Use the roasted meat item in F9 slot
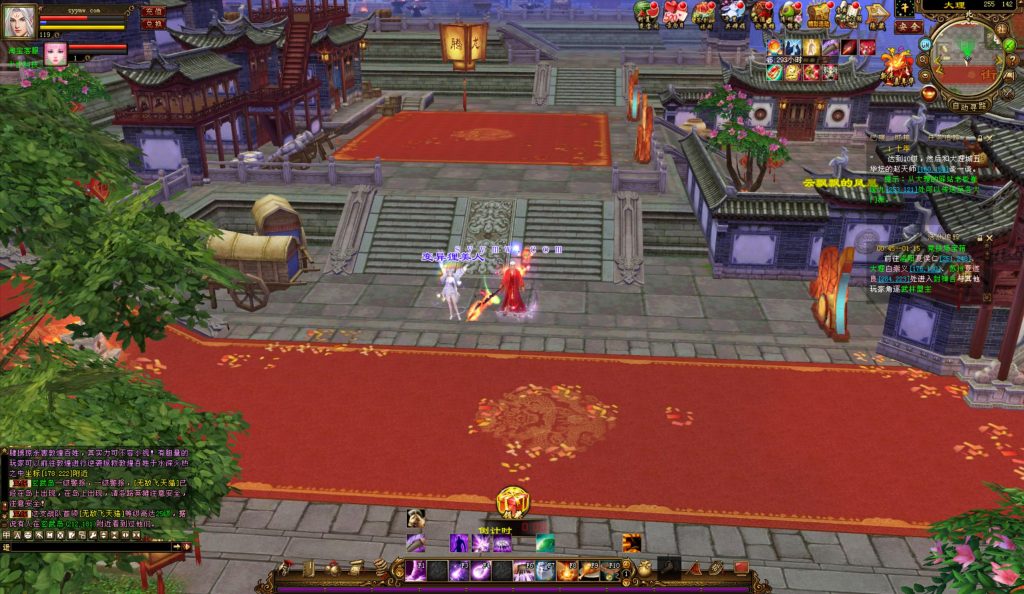 coord(589,570)
